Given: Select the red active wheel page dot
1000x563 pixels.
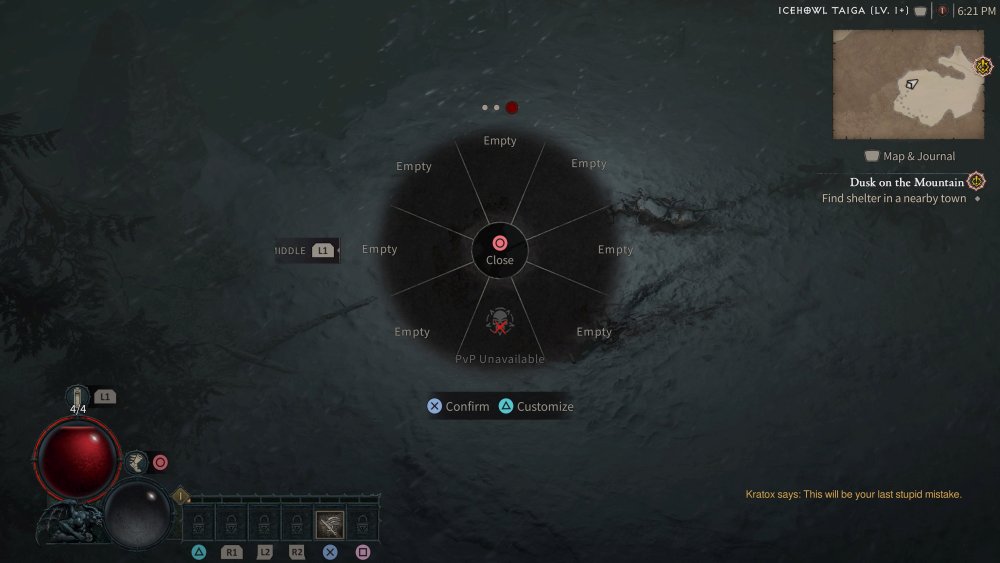Looking at the screenshot, I should click(512, 107).
